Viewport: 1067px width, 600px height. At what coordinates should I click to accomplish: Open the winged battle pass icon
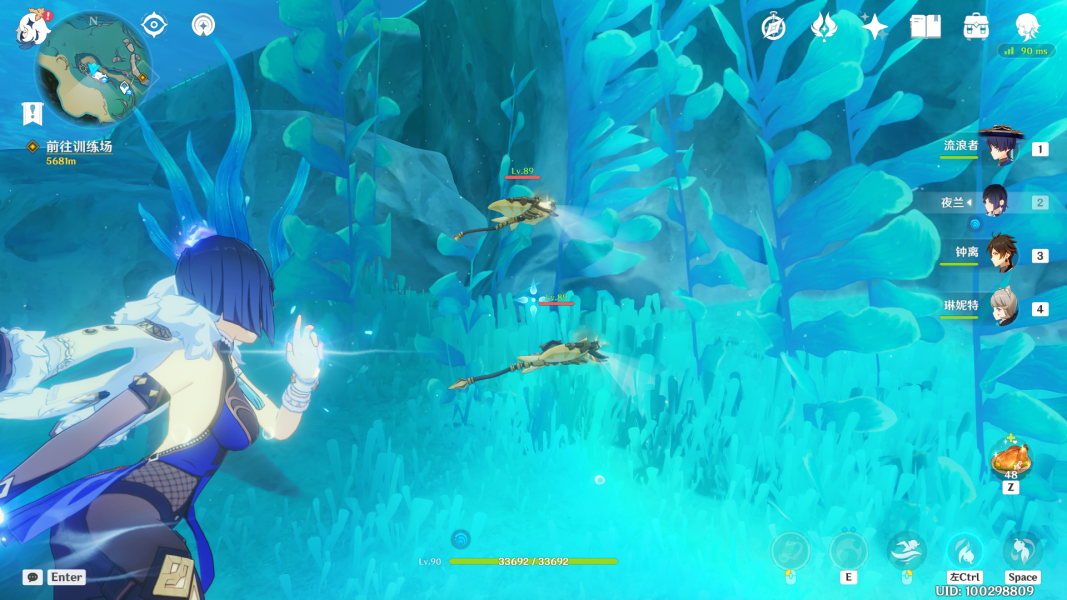[x=823, y=27]
